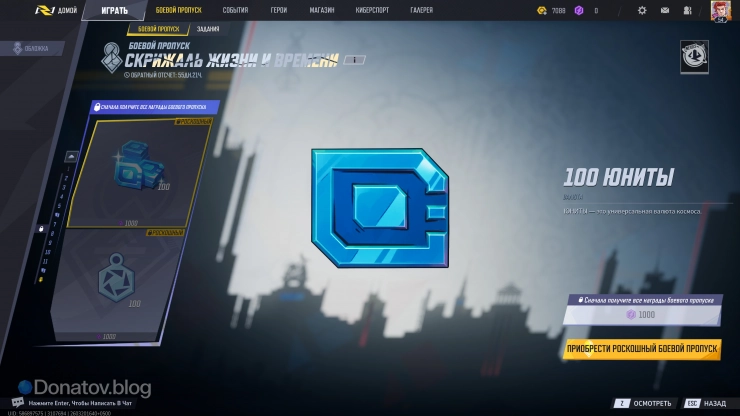Image resolution: width=740 pixels, height=416 pixels.
Task: Open the Магазин shop tab
Action: (322, 10)
